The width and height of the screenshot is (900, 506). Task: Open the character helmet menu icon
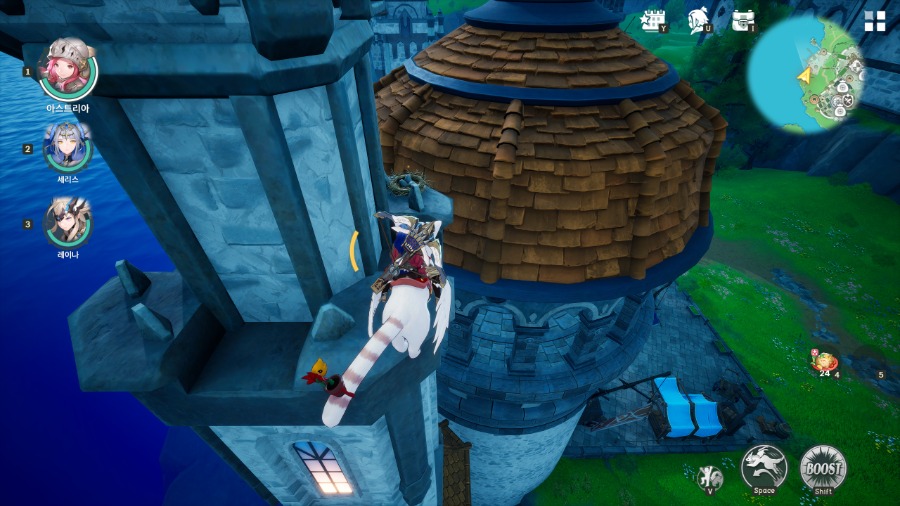pyautogui.click(x=699, y=20)
